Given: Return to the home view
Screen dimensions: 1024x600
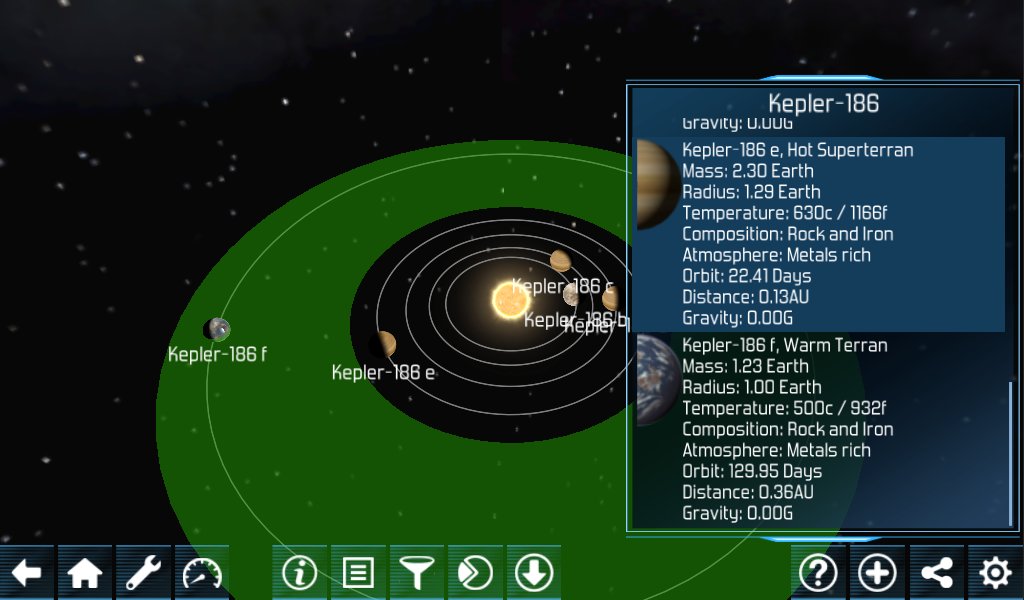Looking at the screenshot, I should 85,573.
